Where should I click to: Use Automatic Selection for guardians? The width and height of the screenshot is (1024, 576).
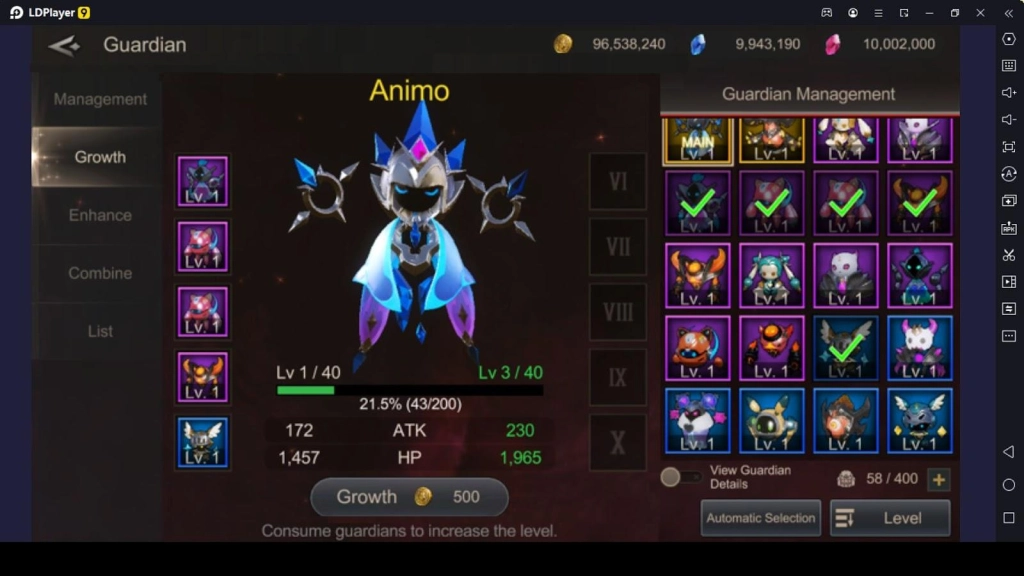coord(760,518)
